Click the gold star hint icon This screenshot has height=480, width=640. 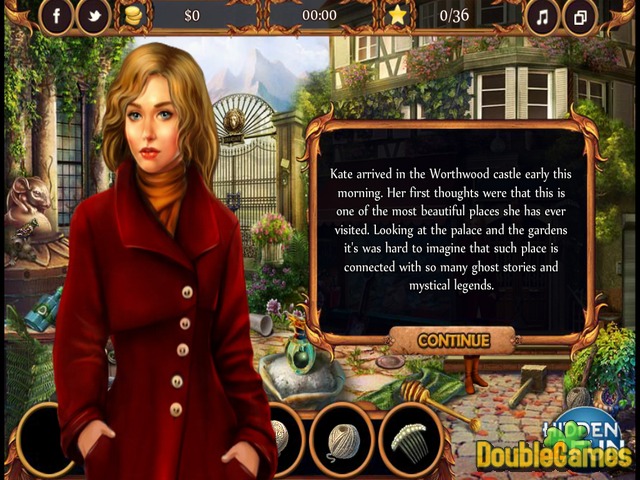(x=398, y=15)
